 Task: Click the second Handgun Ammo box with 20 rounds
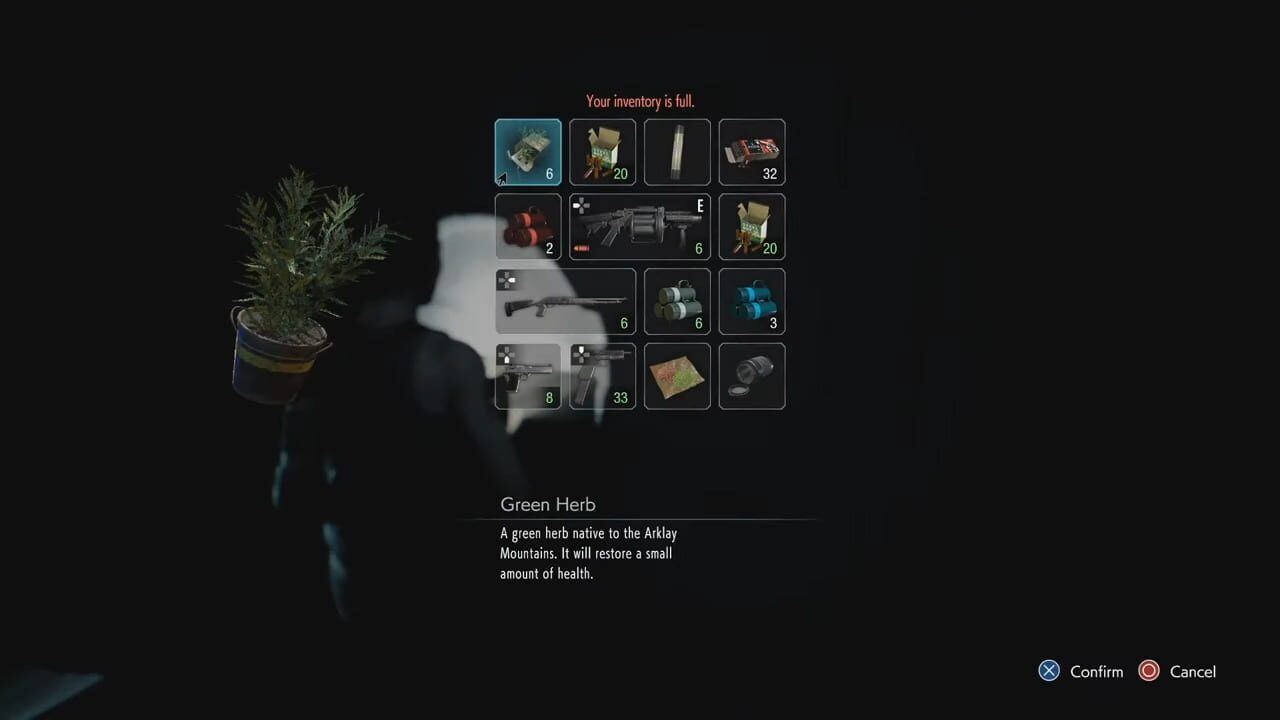click(751, 227)
